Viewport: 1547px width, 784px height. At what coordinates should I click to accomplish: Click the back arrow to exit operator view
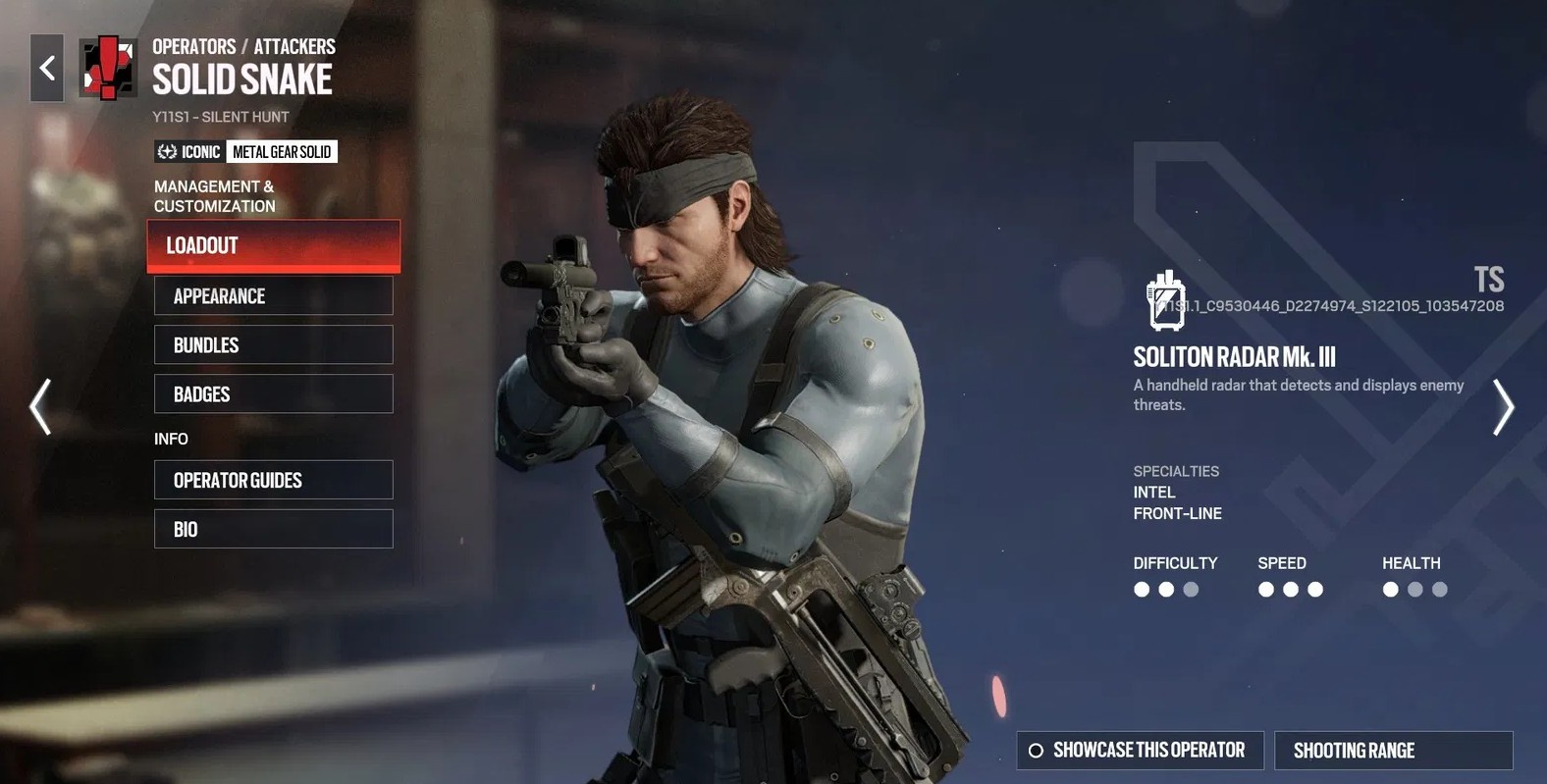(45, 68)
